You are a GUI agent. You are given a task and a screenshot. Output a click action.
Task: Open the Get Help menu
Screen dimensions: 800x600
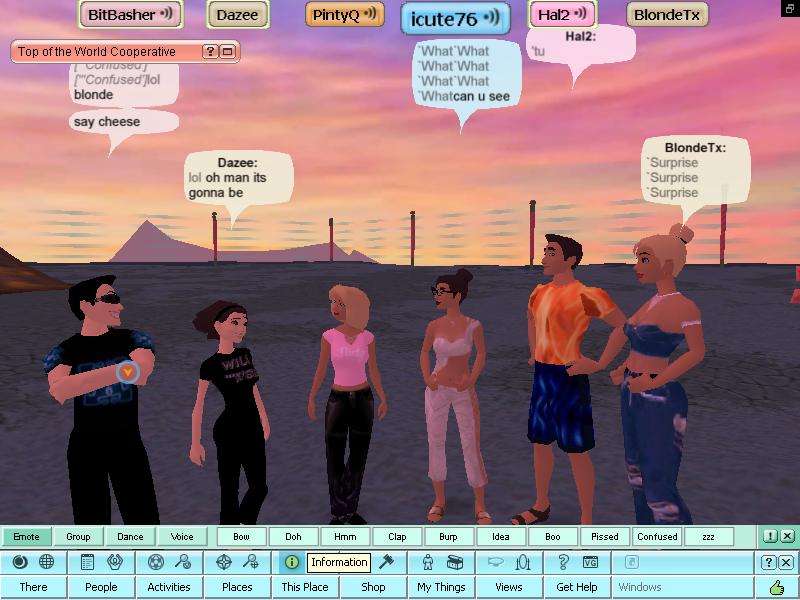tap(577, 587)
